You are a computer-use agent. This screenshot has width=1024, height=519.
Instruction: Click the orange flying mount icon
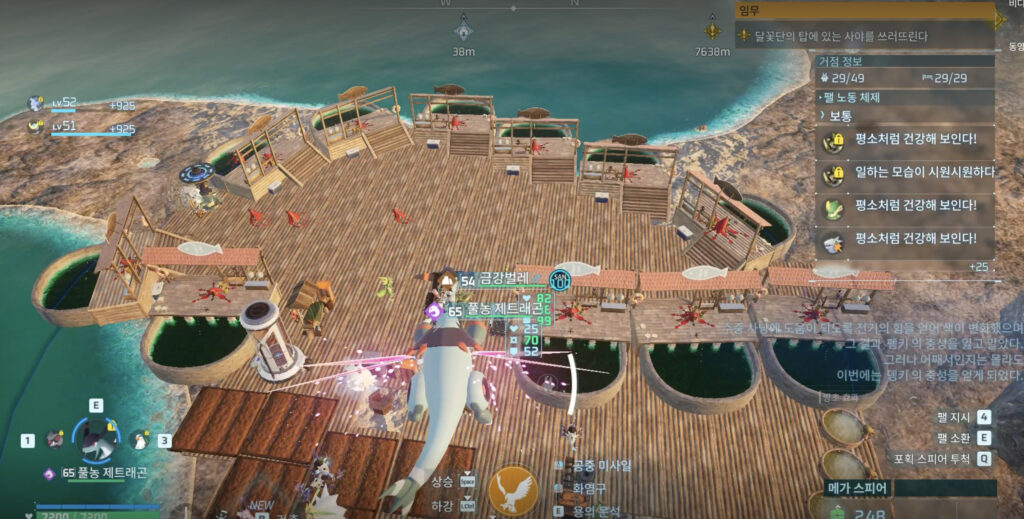tap(514, 490)
